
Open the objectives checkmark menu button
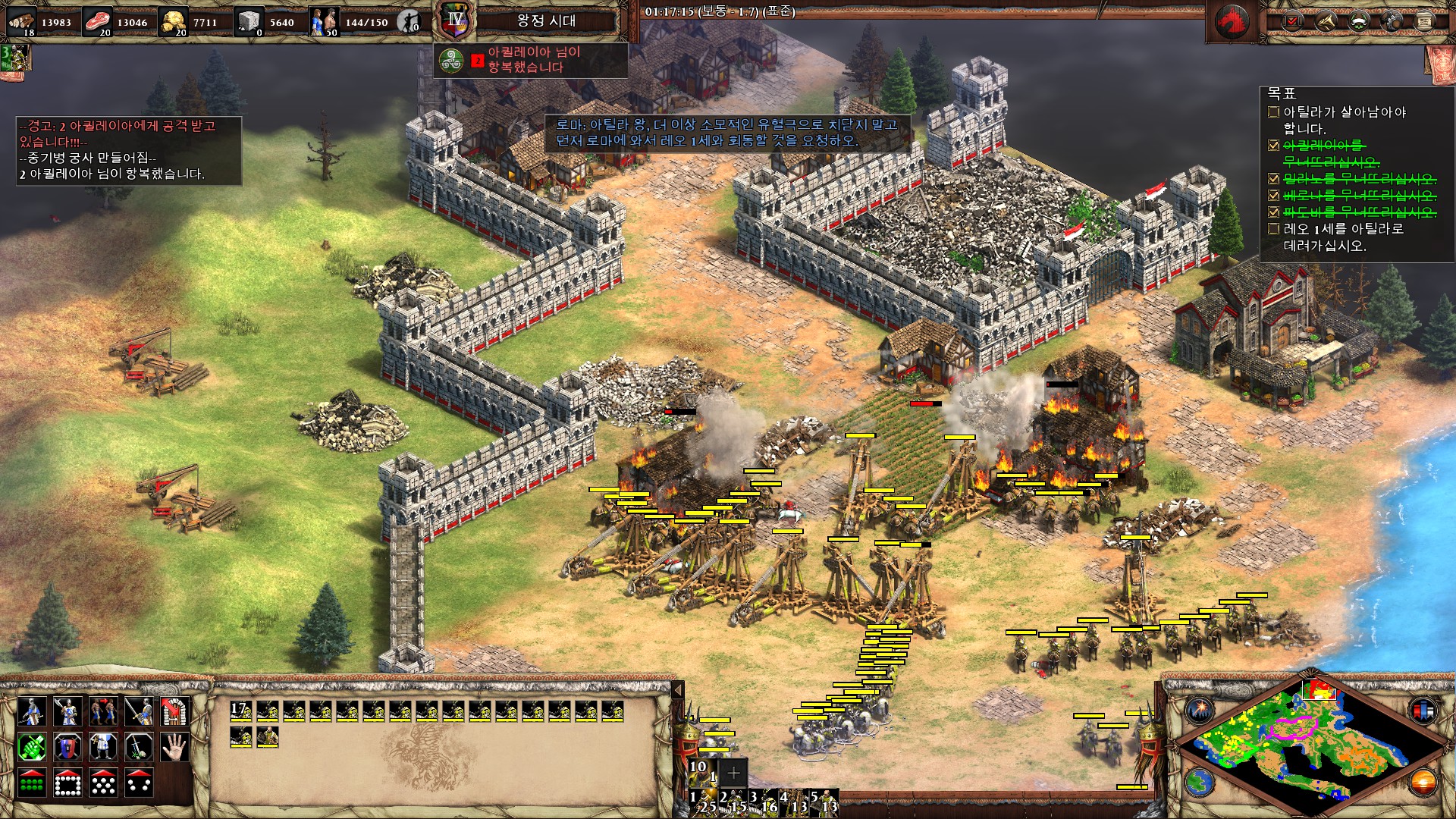[1292, 21]
